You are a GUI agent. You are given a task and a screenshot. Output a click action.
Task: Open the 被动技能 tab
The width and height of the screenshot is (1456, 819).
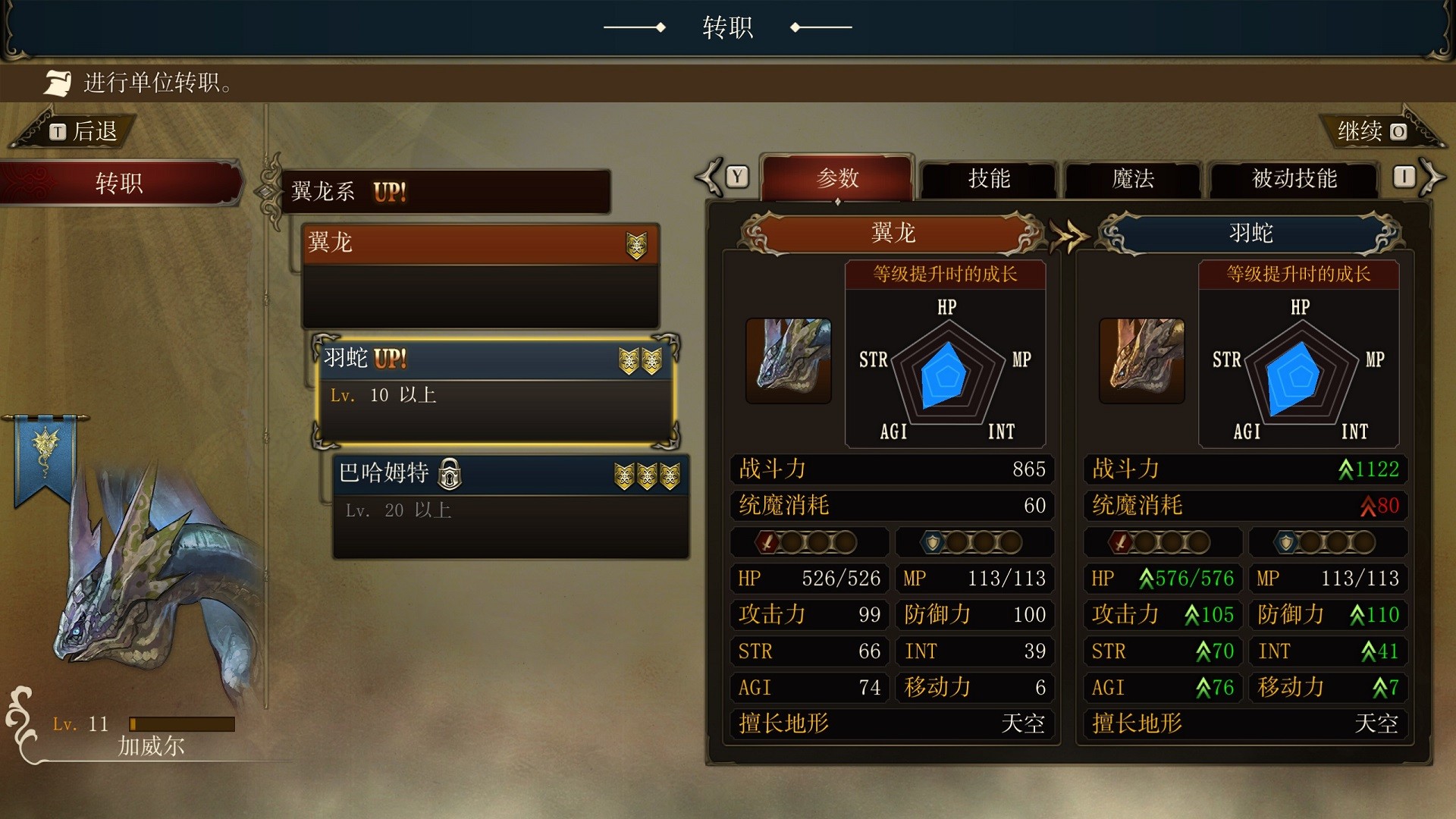[x=1291, y=180]
